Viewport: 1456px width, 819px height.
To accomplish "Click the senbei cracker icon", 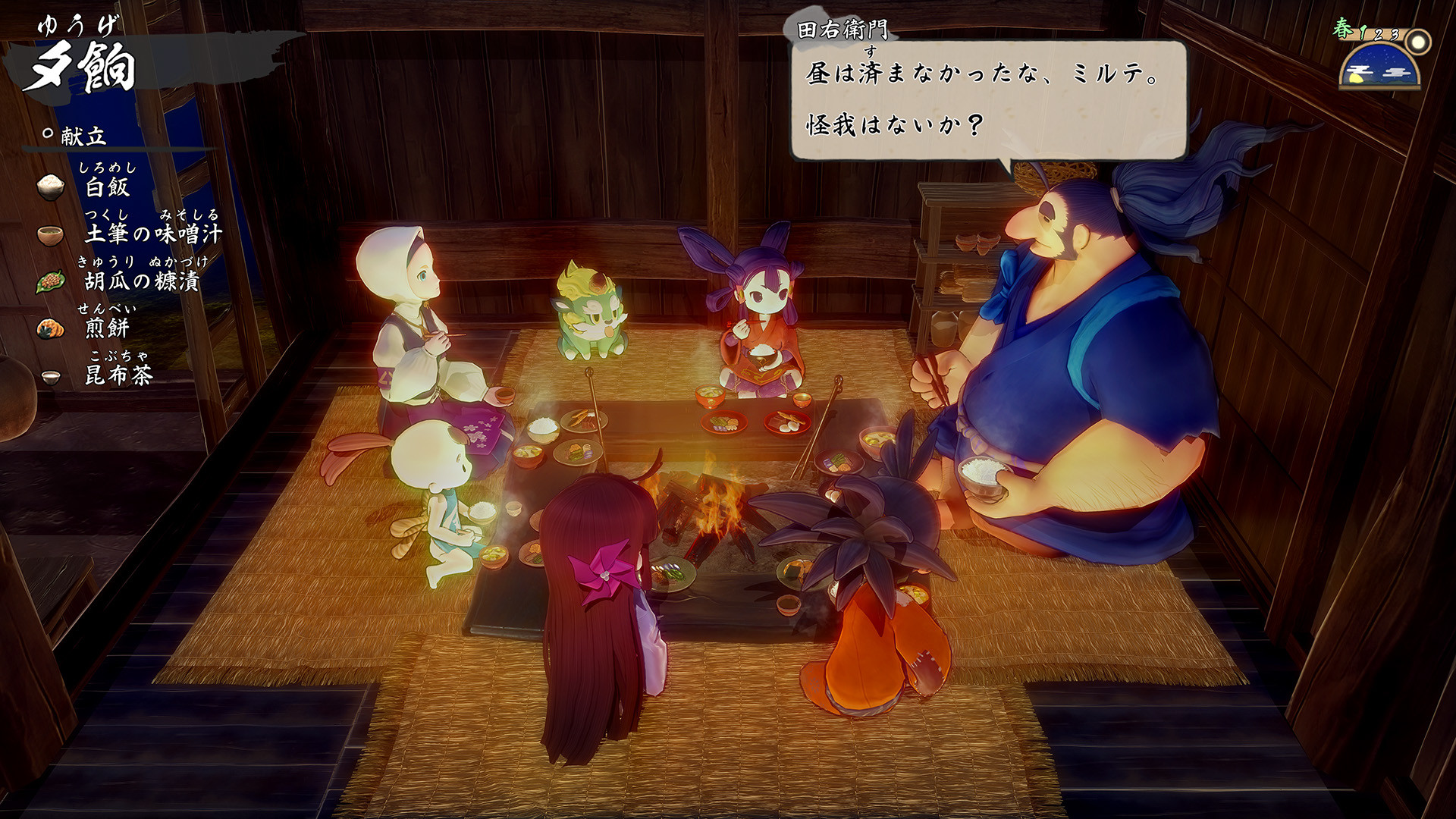I will click(50, 328).
